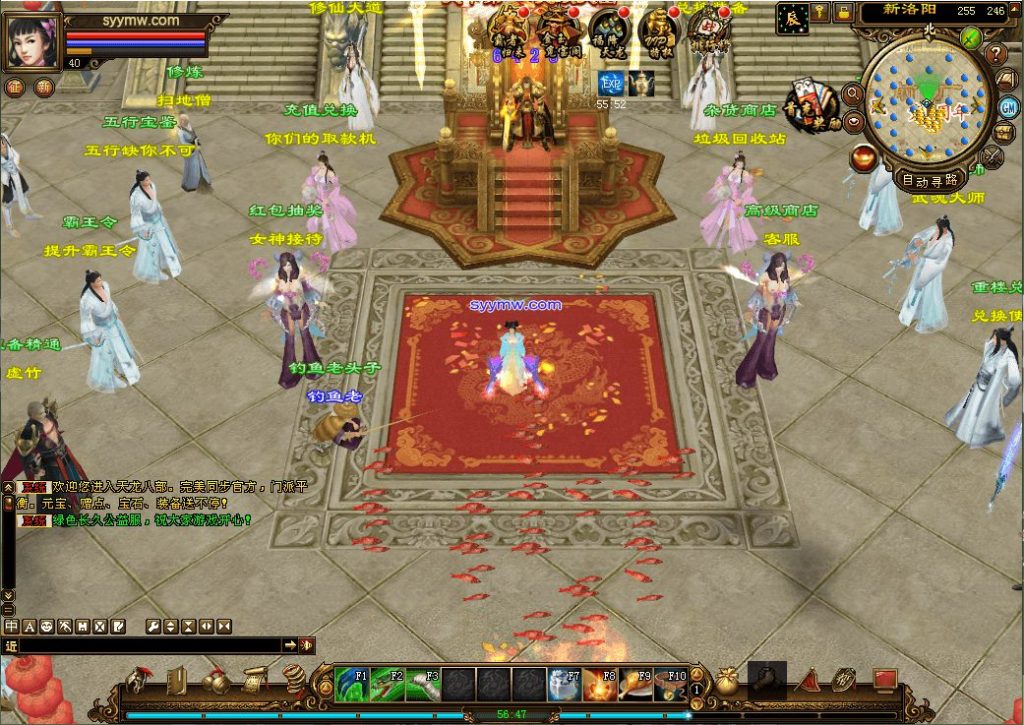Toggle the padlock icon near the map title
Image resolution: width=1024 pixels, height=725 pixels.
(x=844, y=12)
